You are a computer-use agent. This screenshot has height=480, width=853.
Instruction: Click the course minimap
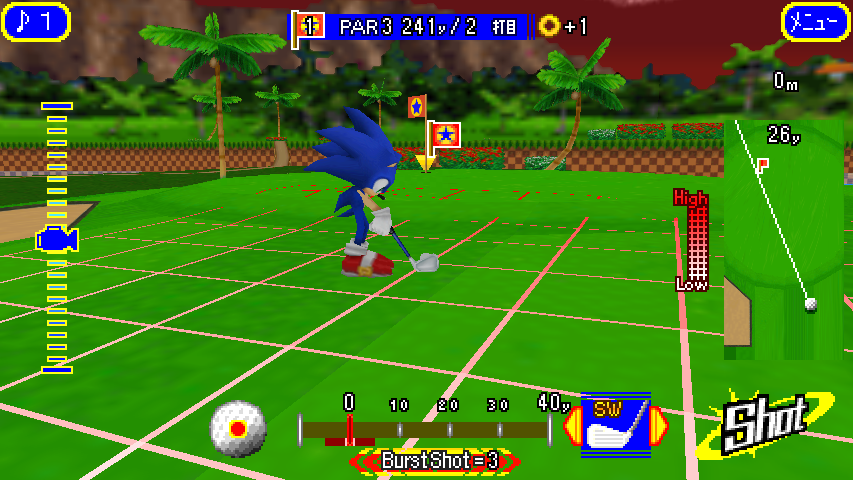pyautogui.click(x=783, y=240)
